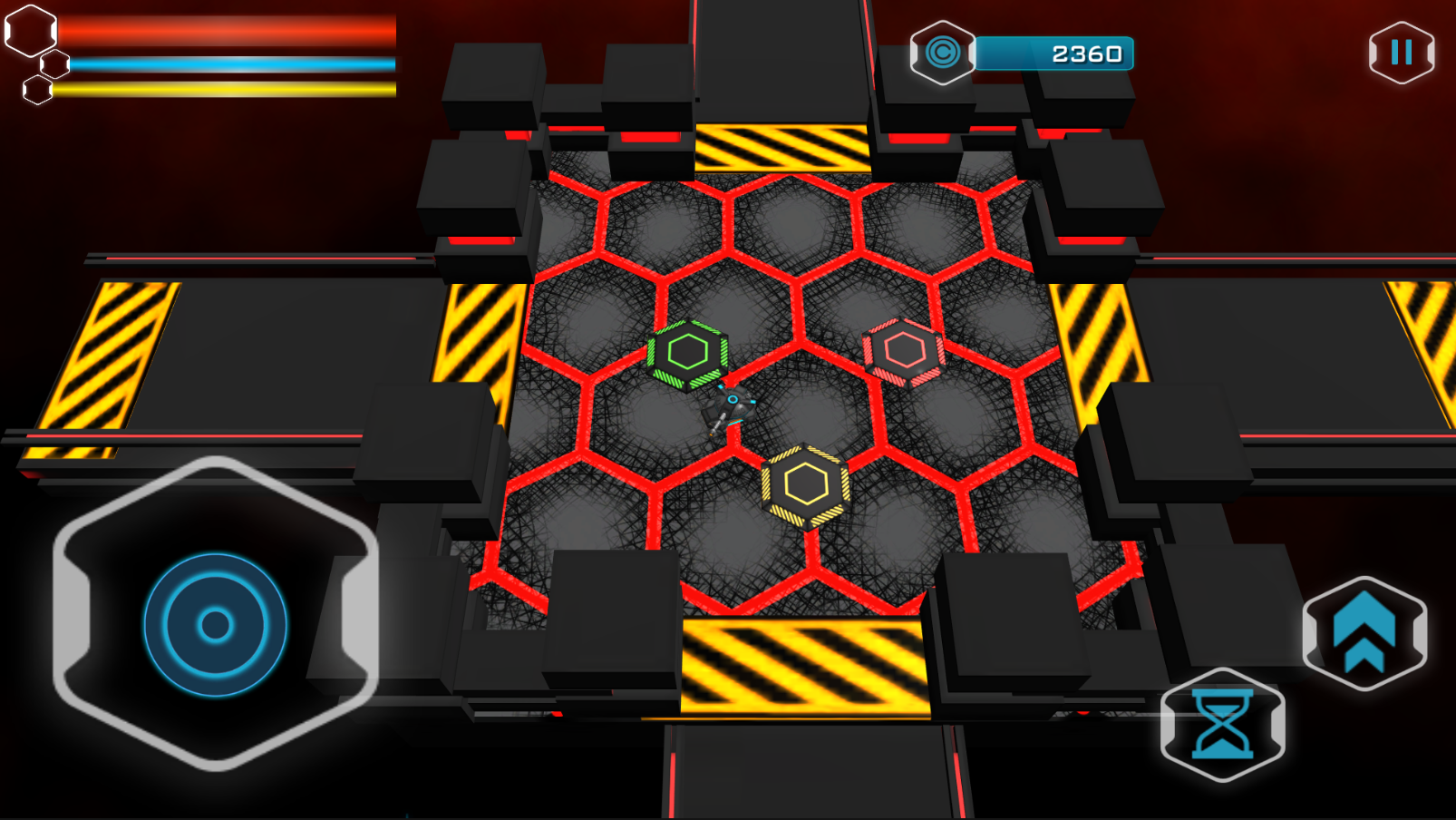Image resolution: width=1456 pixels, height=820 pixels.
Task: Select the bottom small hexagon status icon
Action: (36, 92)
